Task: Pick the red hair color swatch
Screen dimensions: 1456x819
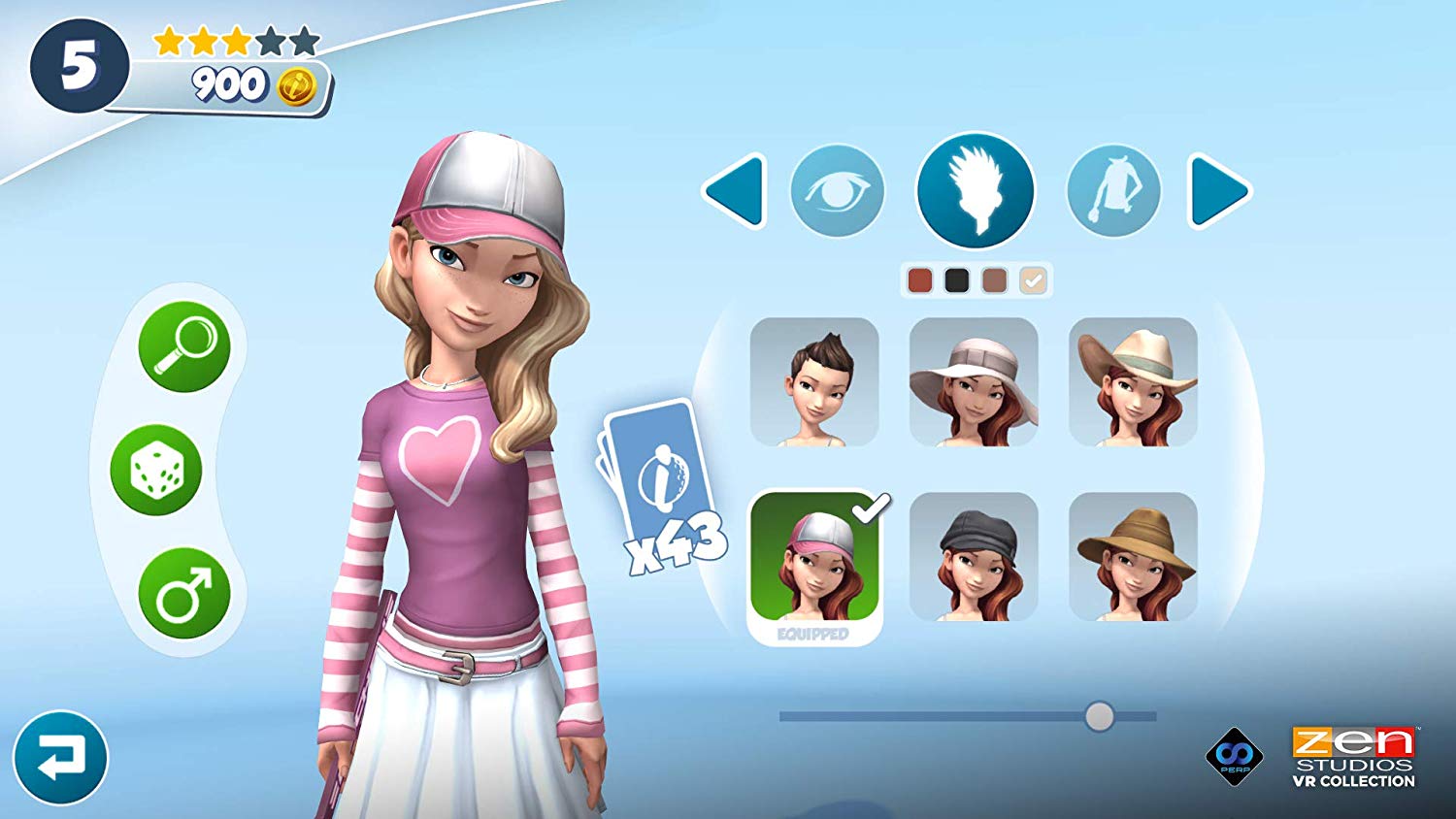Action: [919, 280]
